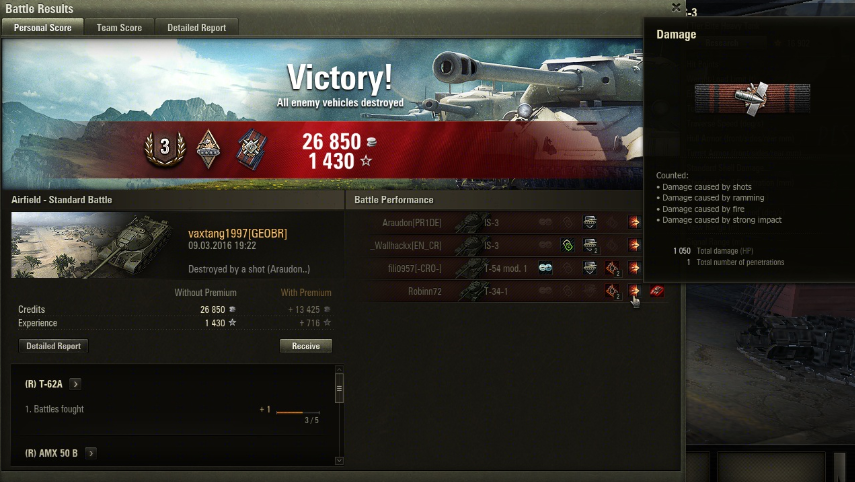This screenshot has width=855, height=482.
Task: Click the green critical hit icon for _Wallhackx
Action: click(568, 245)
